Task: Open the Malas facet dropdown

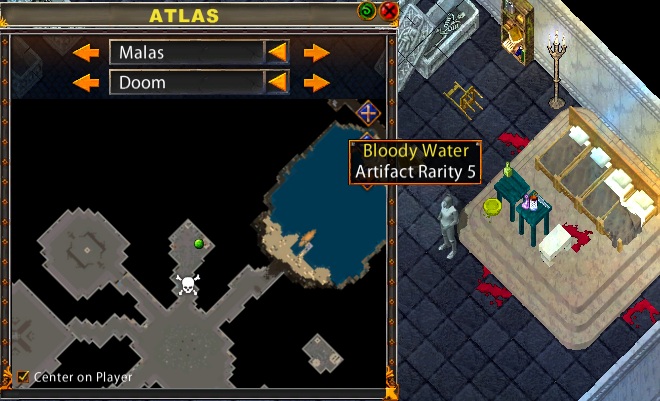Action: (x=277, y=52)
